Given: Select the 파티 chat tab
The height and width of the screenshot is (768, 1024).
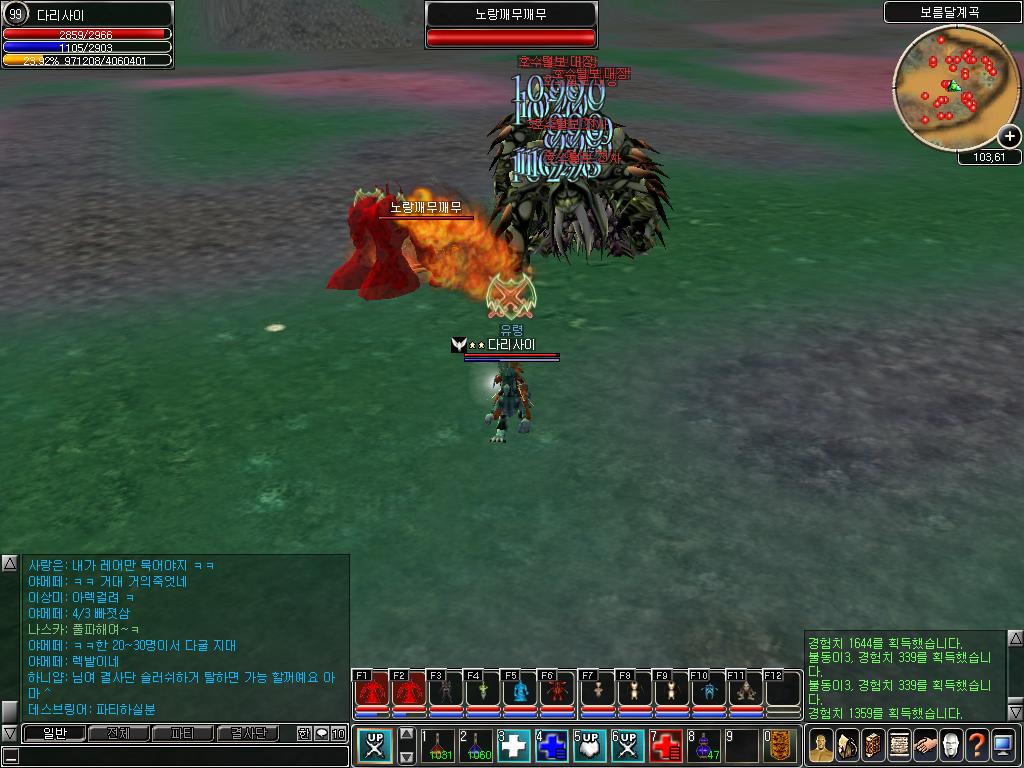Looking at the screenshot, I should [182, 733].
